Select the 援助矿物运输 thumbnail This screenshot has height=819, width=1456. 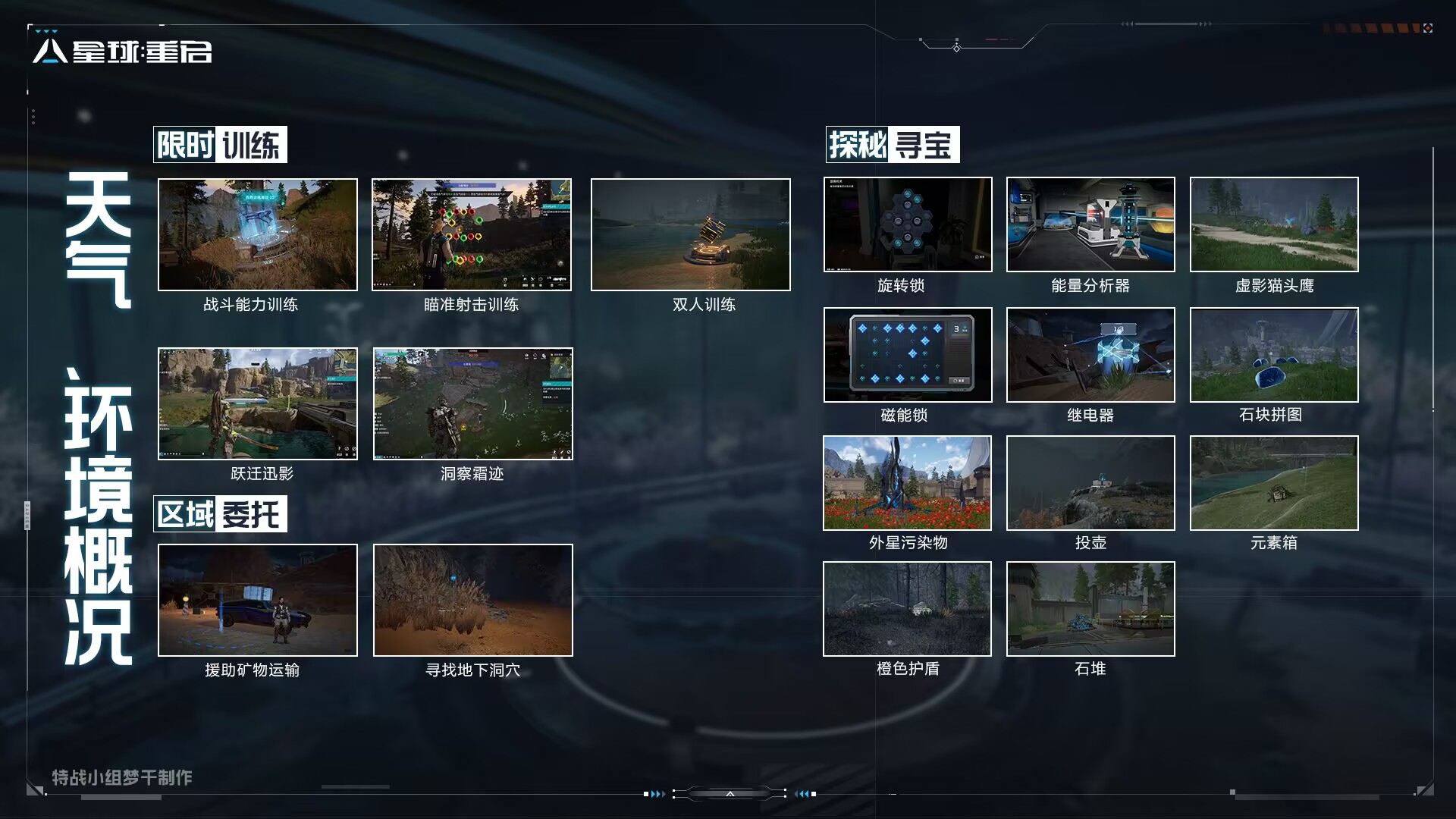(257, 600)
